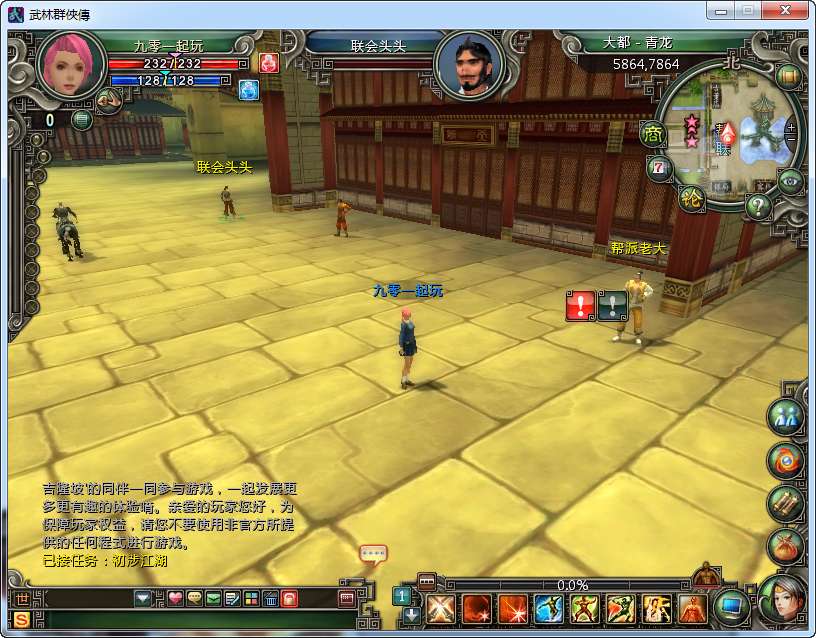Screen dimensions: 816x638
Task: Select the 联会头头 target portrait
Action: click(x=468, y=64)
